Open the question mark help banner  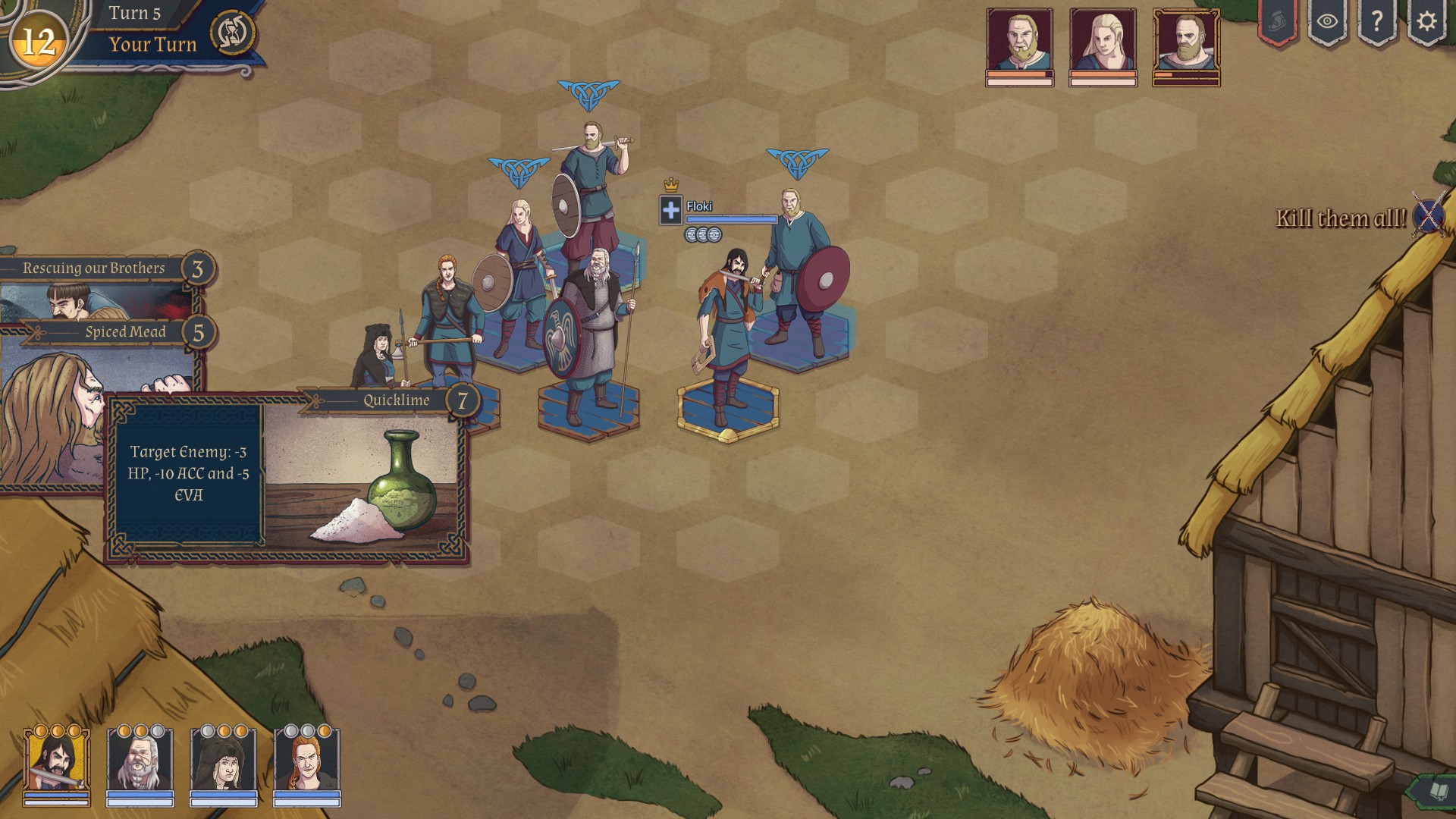click(x=1377, y=22)
